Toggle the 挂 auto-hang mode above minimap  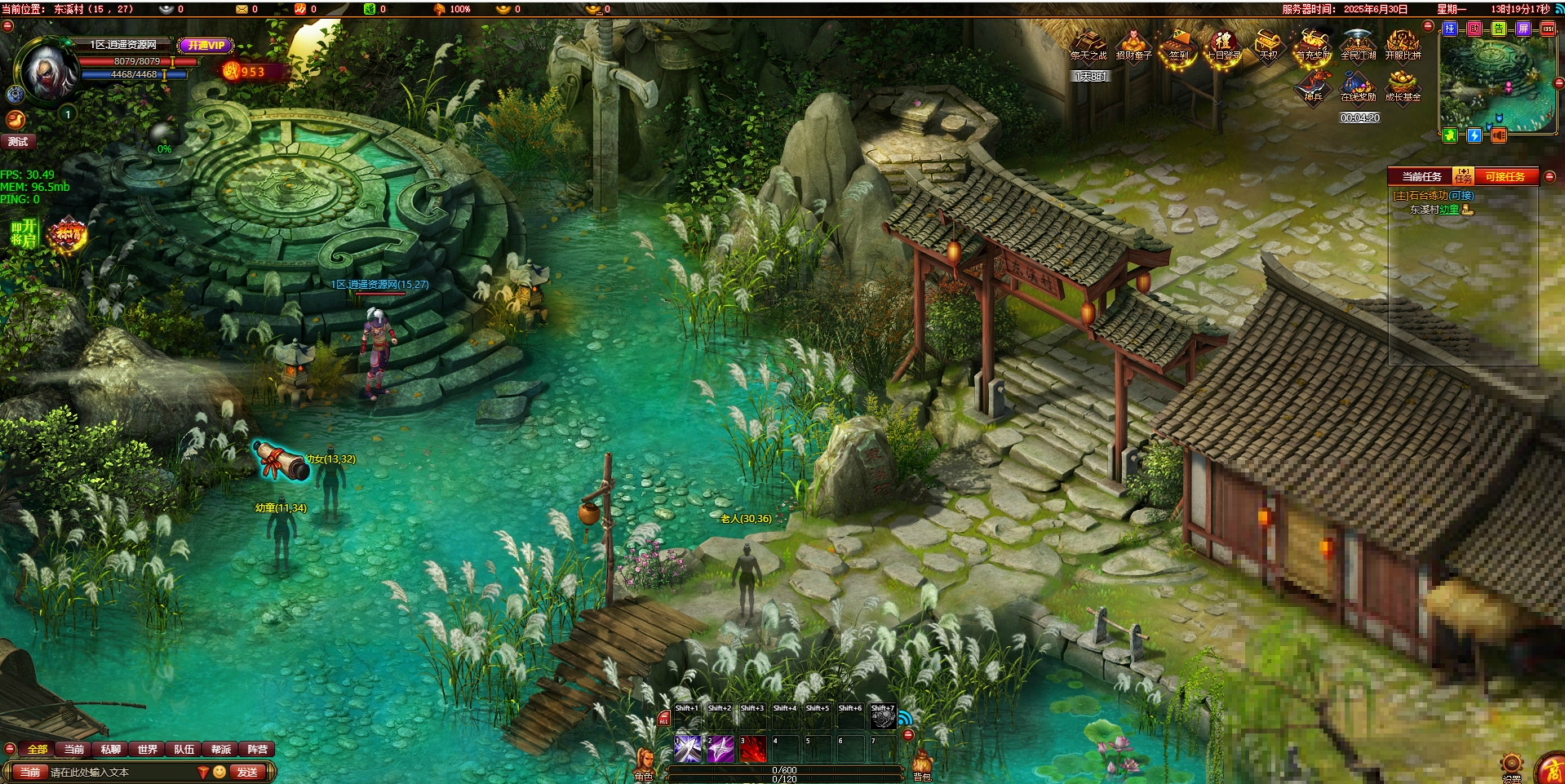[x=1450, y=29]
